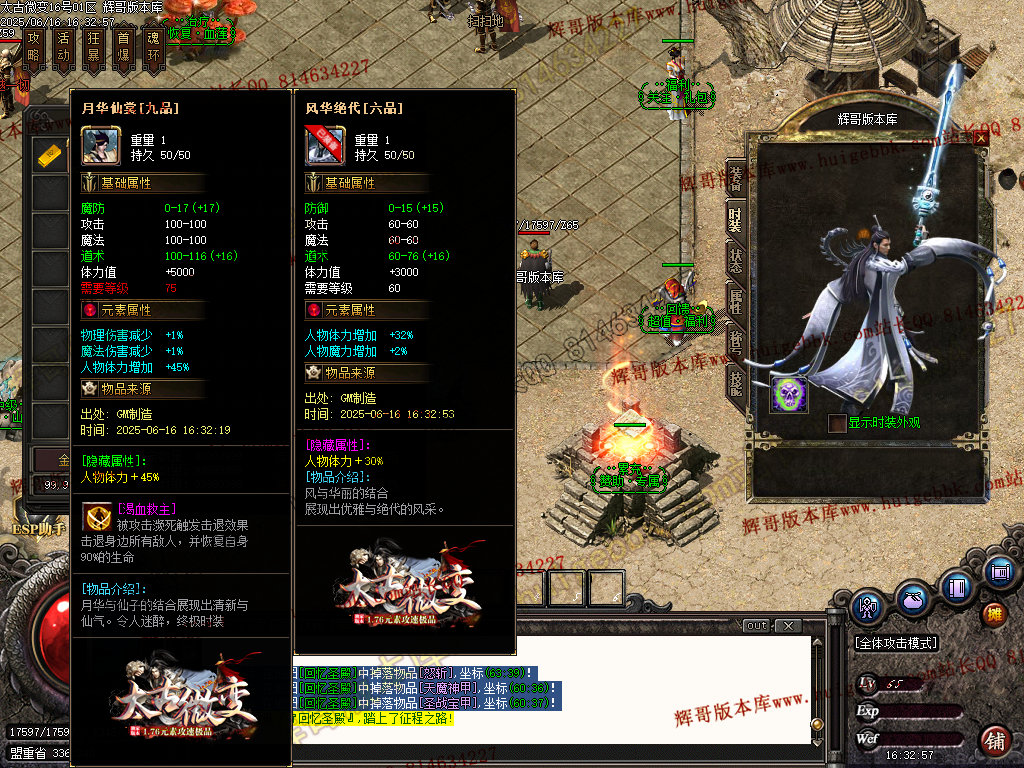The height and width of the screenshot is (768, 1024).
Task: Close the chat window with X
Action: pyautogui.click(x=788, y=626)
